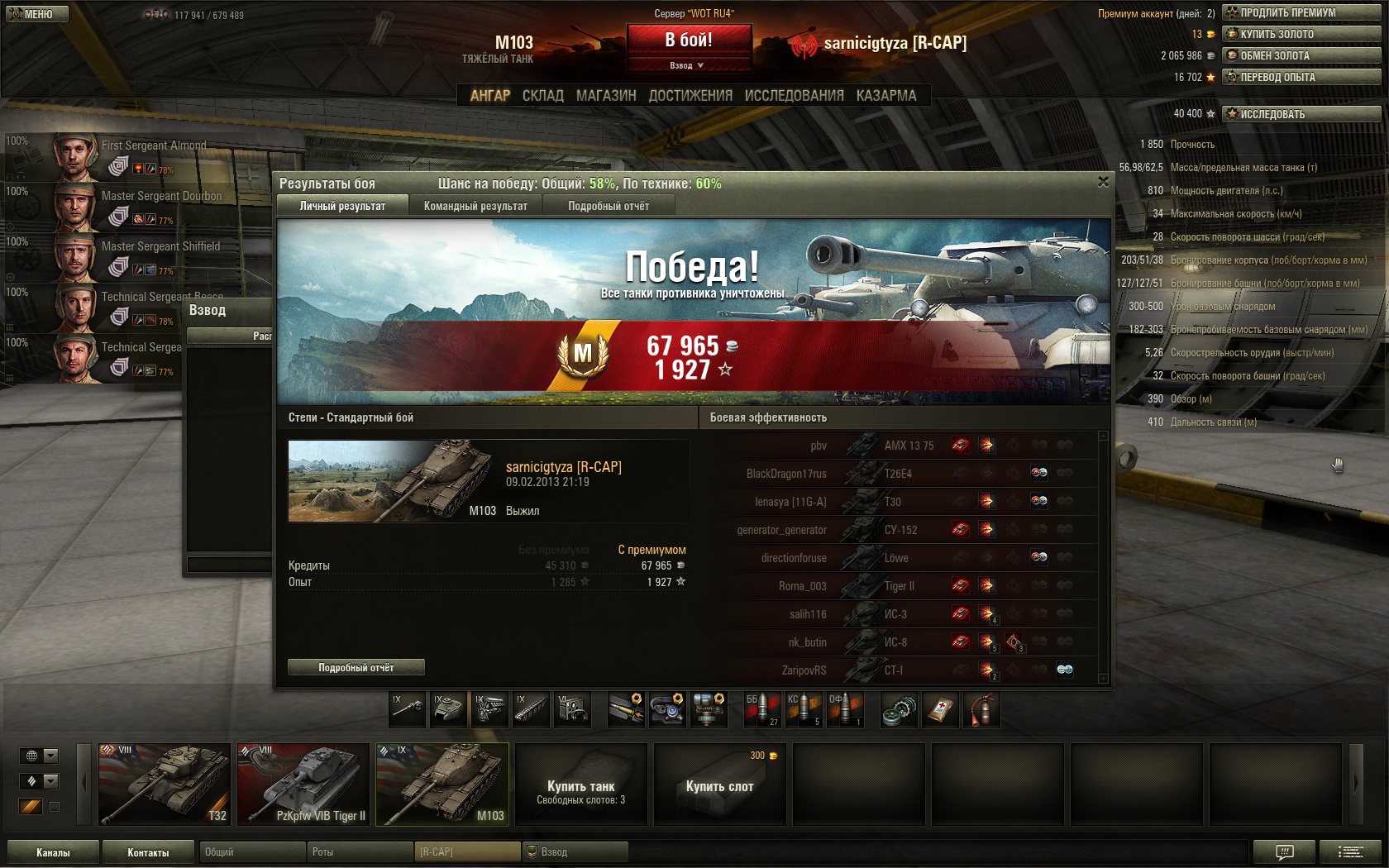Extend premium with ПРОДЛИТЬ ПРЕМИУМ
This screenshot has height=868, width=1389.
1301,12
